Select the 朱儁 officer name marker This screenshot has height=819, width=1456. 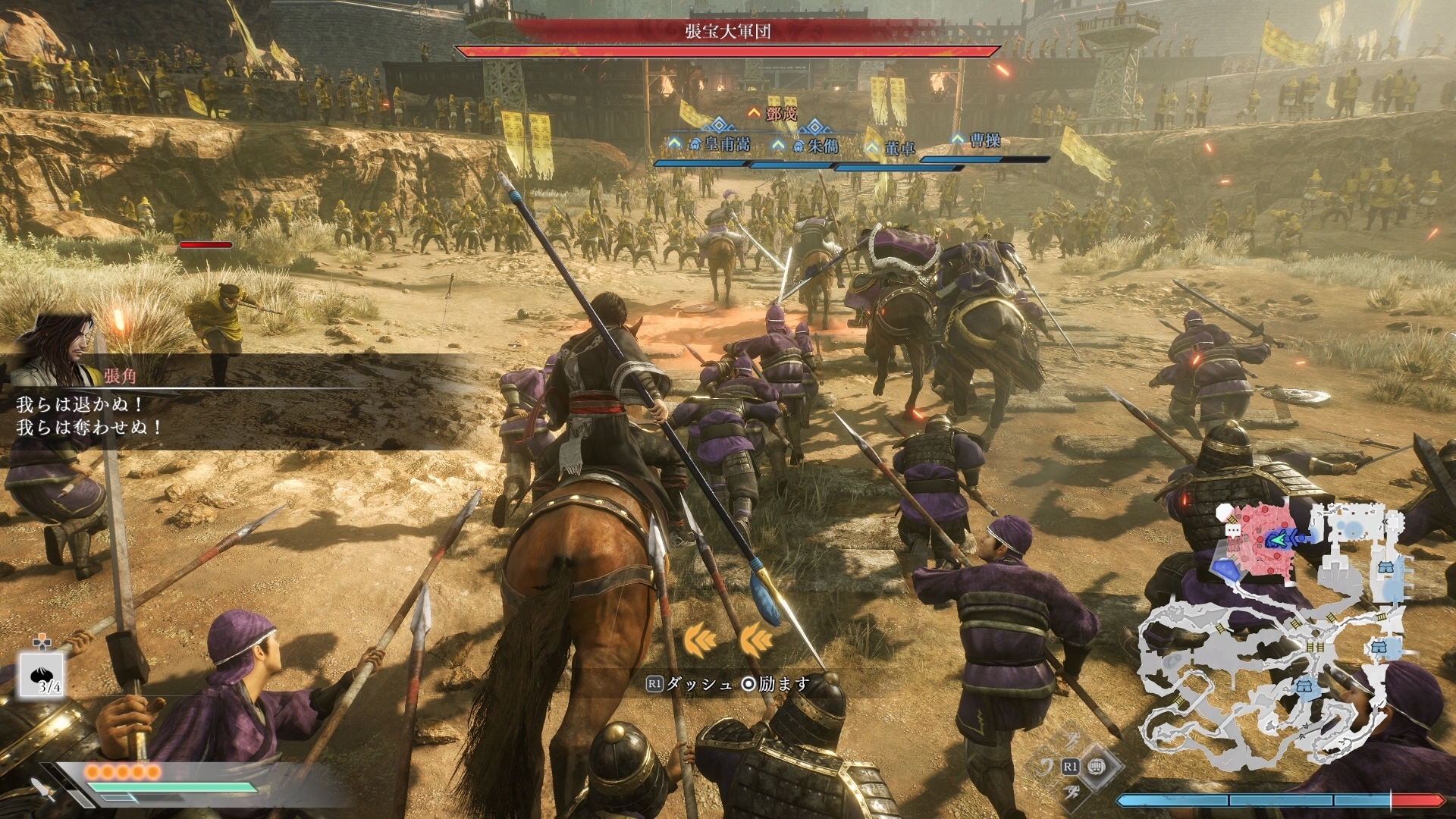click(x=821, y=146)
